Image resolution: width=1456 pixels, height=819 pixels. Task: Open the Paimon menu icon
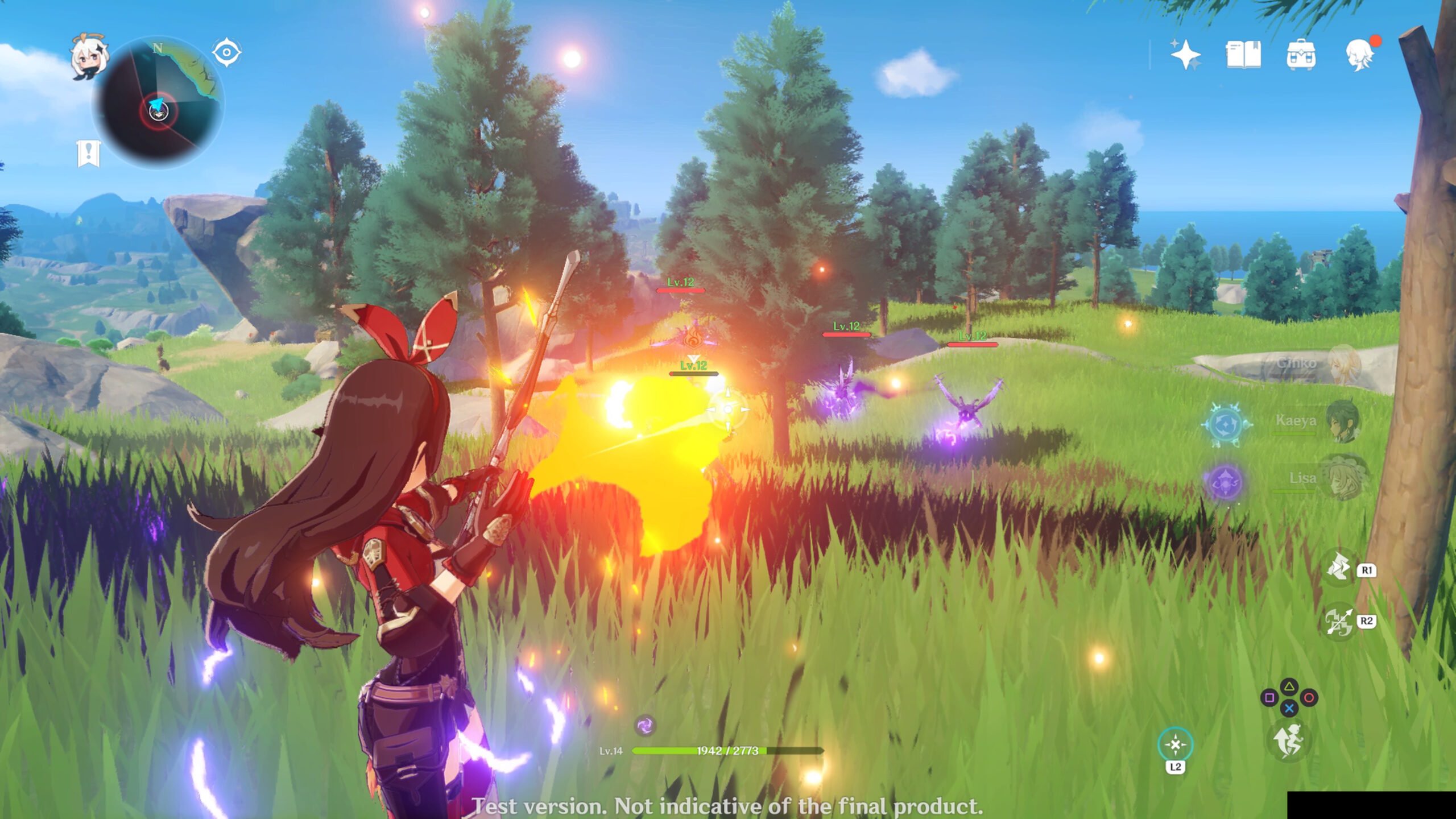[x=88, y=57]
